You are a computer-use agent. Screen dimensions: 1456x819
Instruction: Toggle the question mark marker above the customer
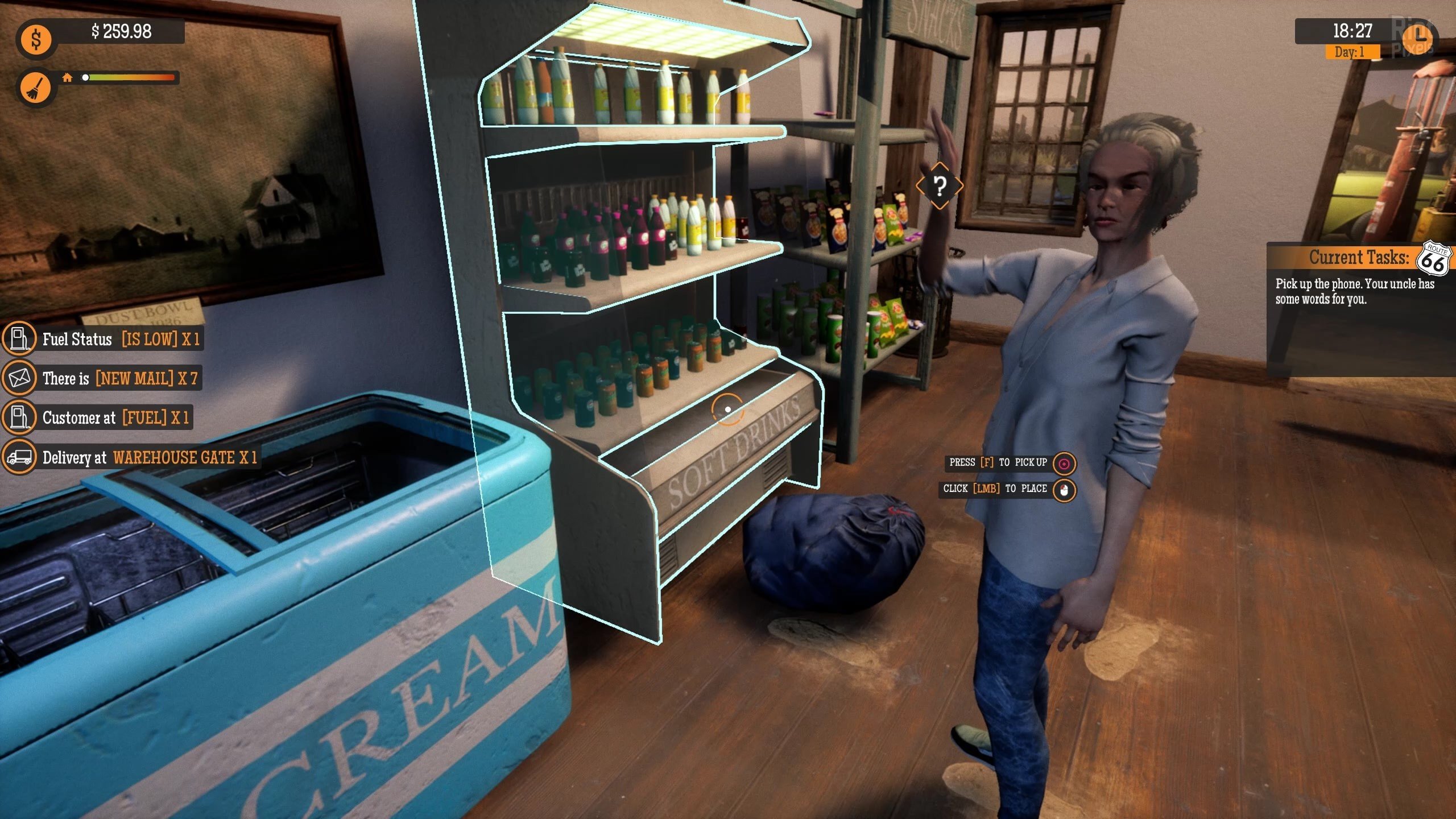pos(940,186)
